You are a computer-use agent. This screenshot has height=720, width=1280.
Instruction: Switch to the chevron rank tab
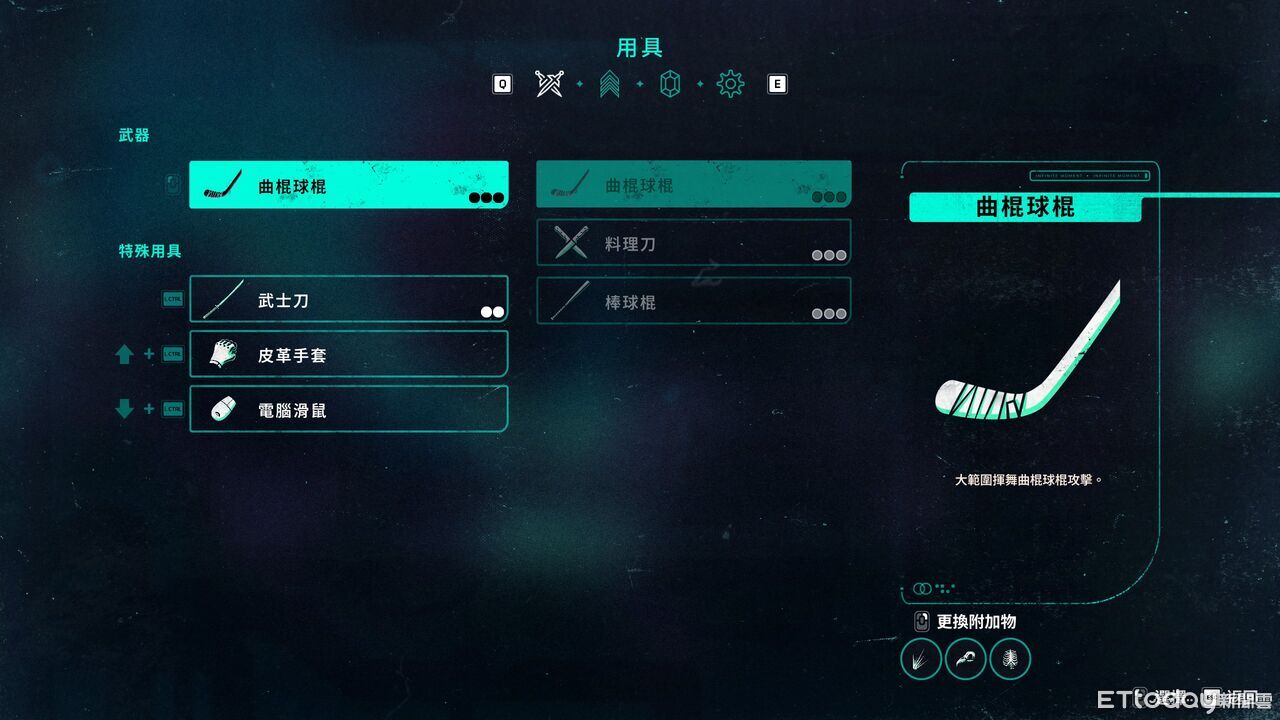pyautogui.click(x=610, y=84)
